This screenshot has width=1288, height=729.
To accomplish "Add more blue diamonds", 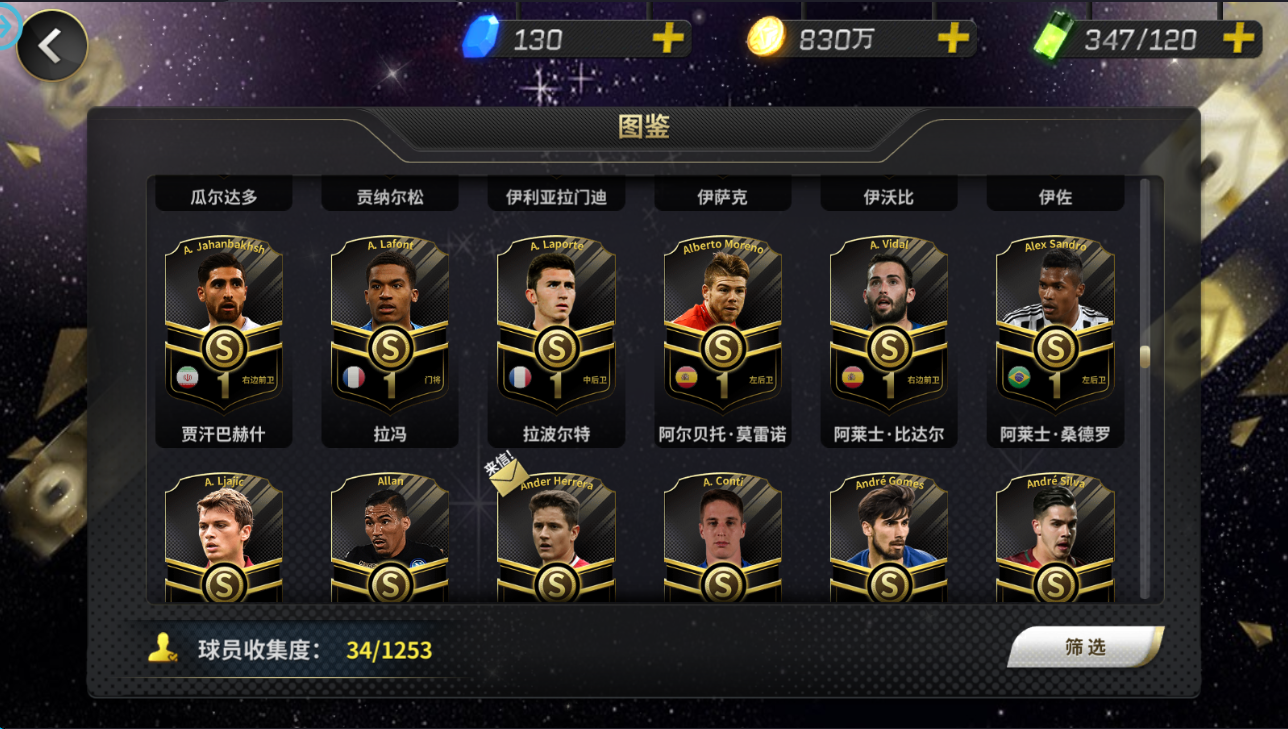I will [668, 39].
